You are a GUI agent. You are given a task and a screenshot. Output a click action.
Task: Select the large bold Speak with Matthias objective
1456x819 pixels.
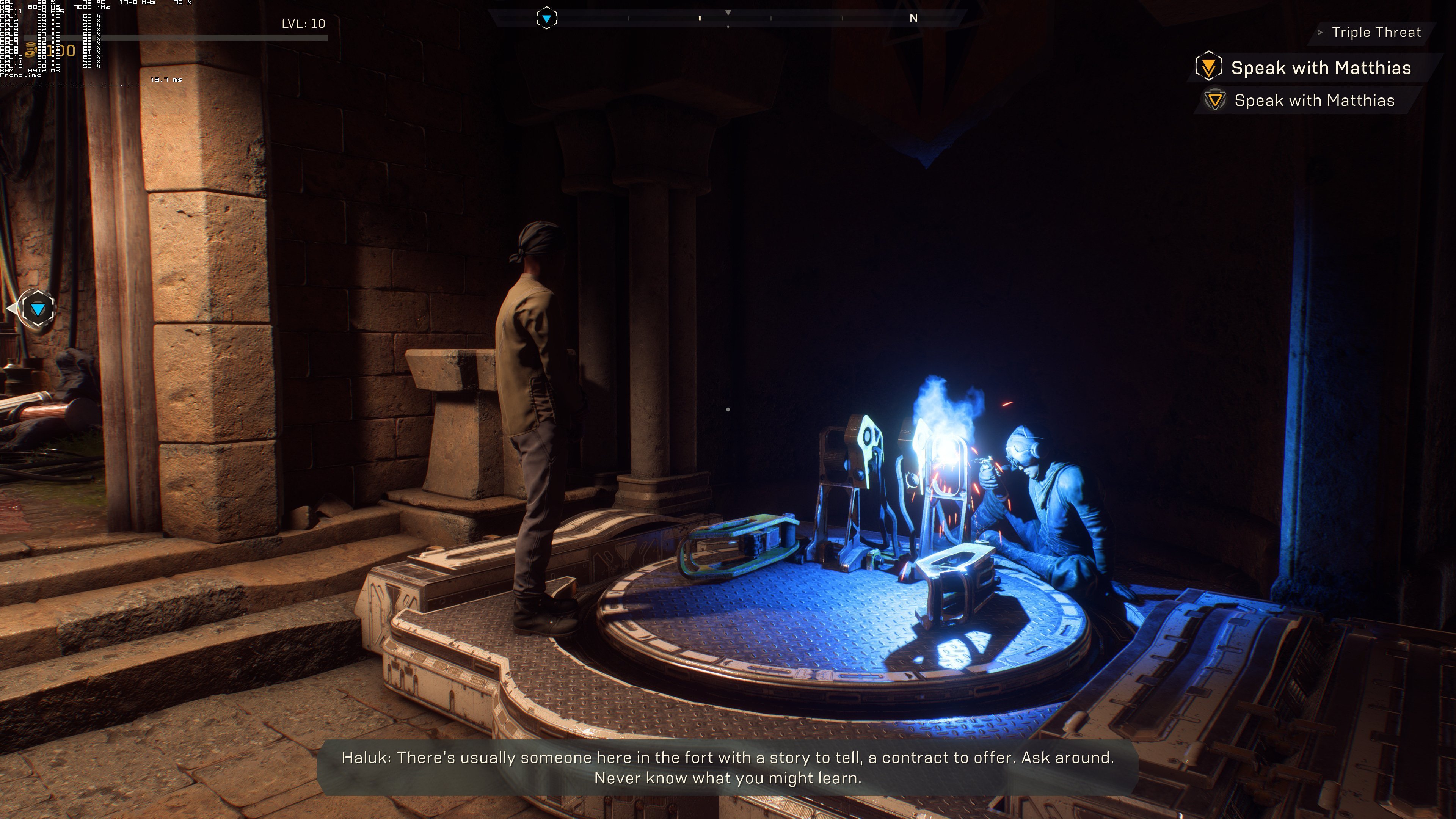1320,68
